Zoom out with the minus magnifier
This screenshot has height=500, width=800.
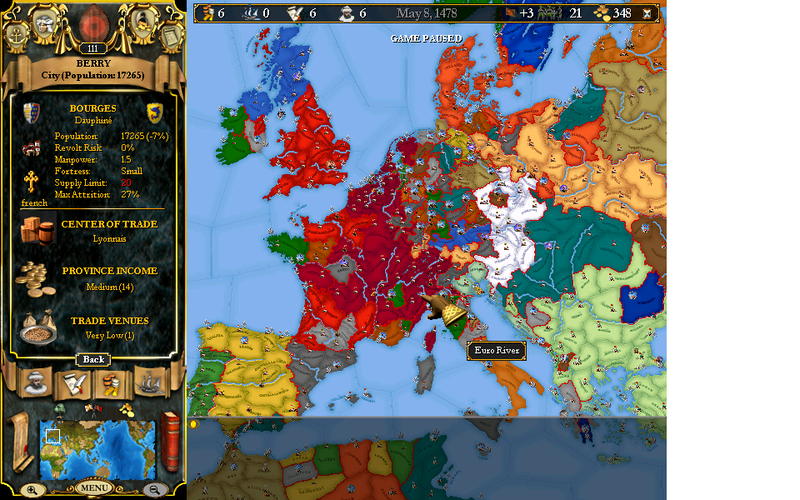(x=155, y=490)
